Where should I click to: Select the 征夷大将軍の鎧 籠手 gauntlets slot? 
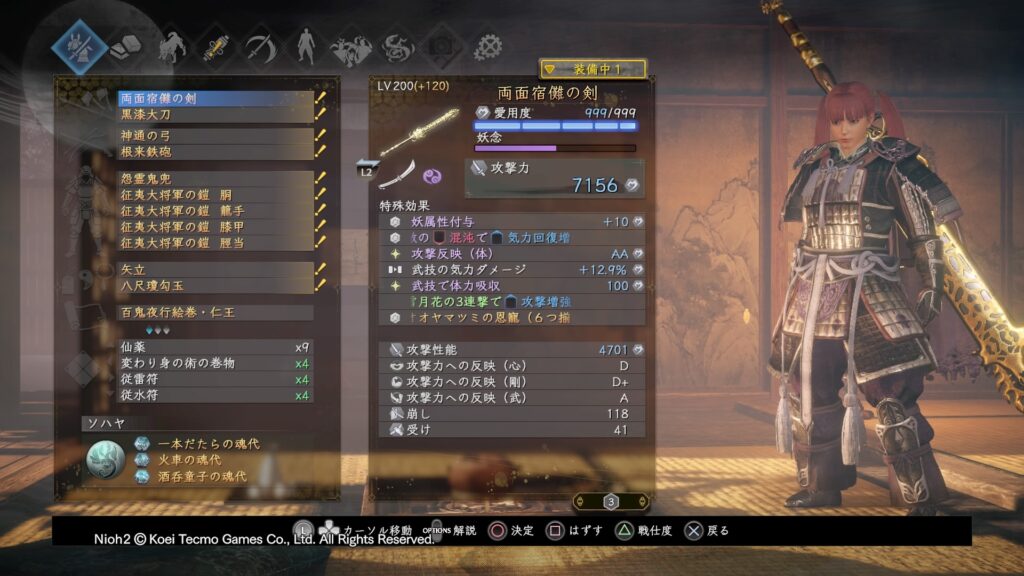(215, 211)
